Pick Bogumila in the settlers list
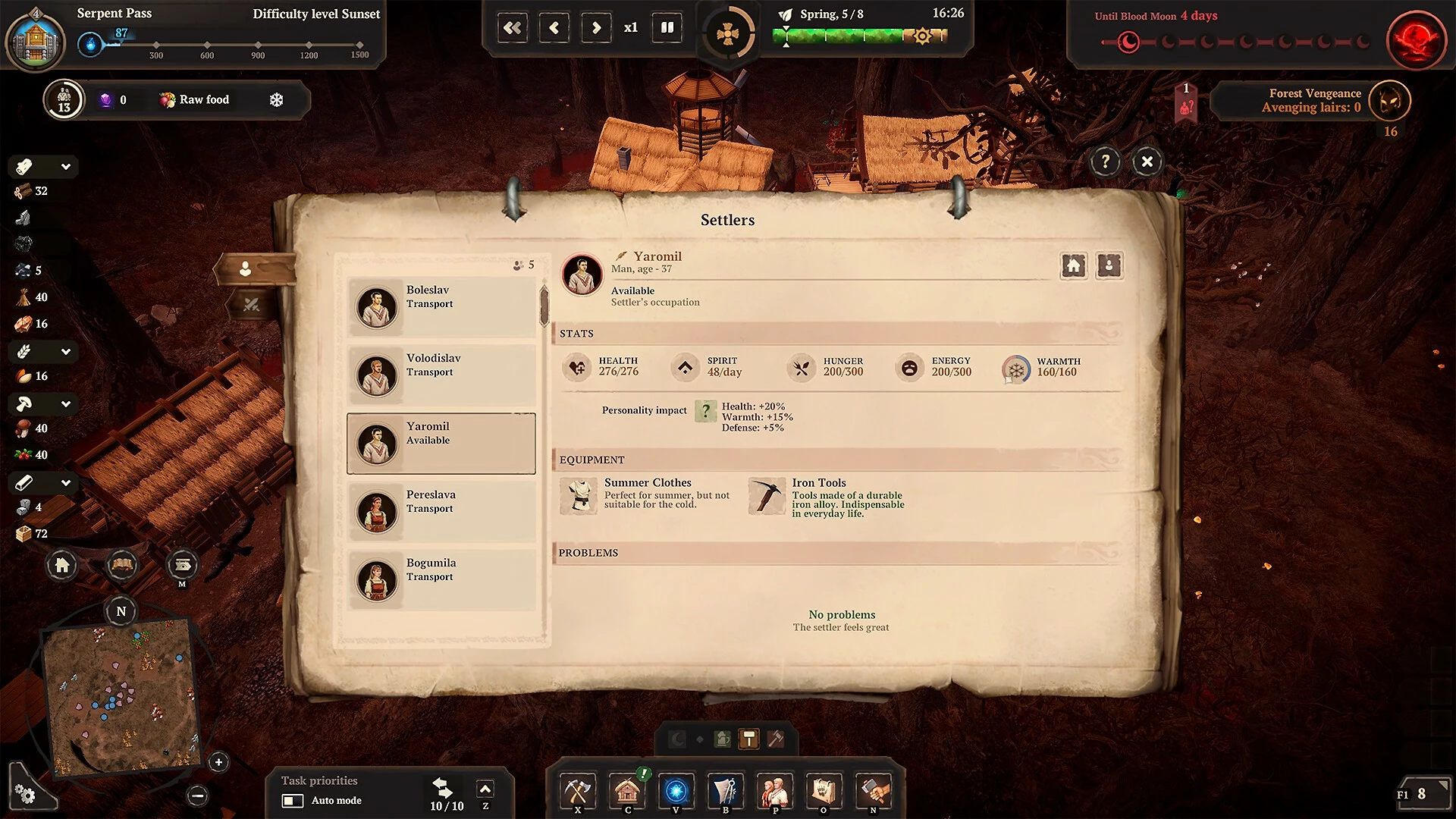The image size is (1456, 819). click(x=441, y=580)
